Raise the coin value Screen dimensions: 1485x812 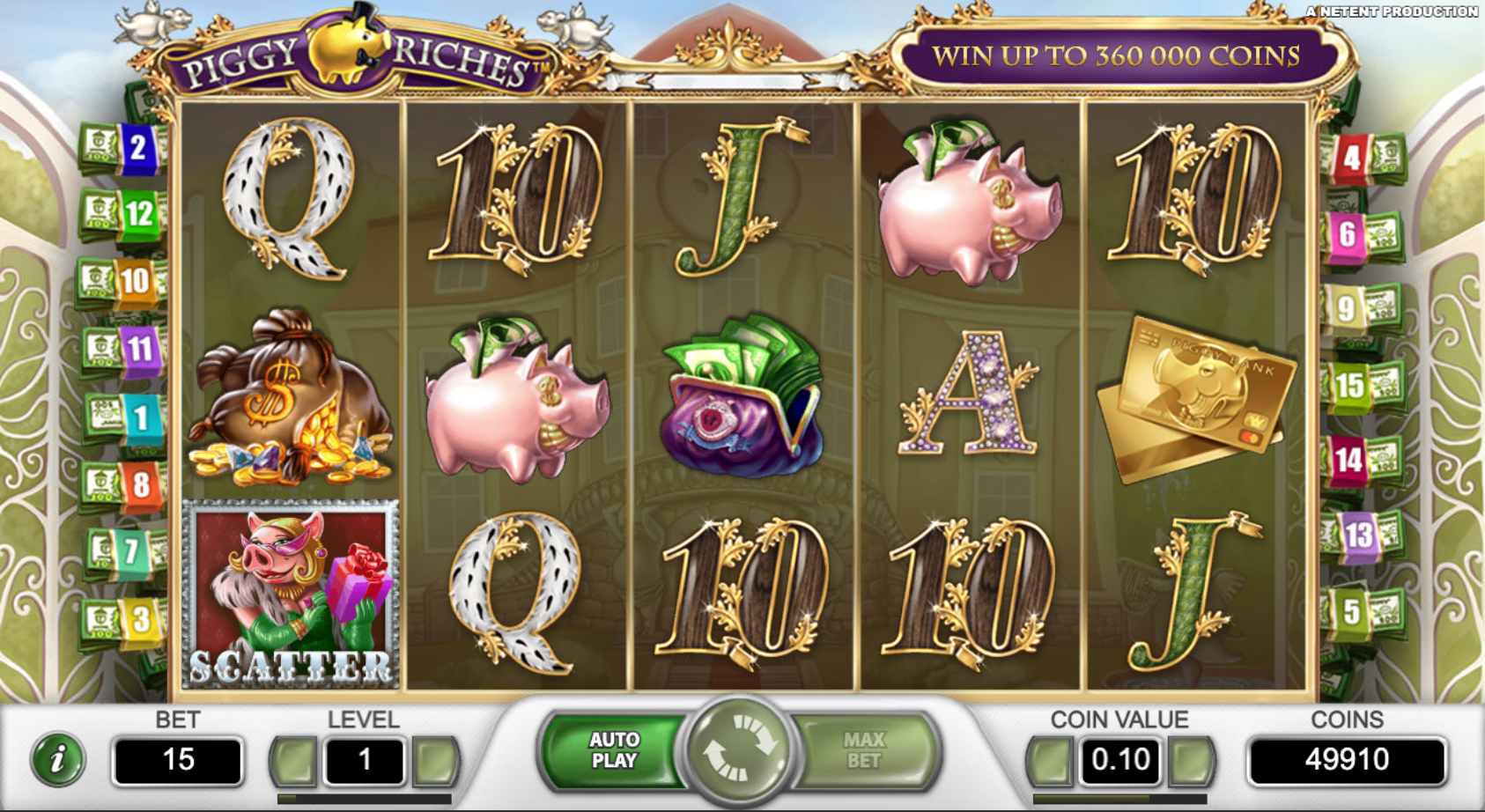tap(1192, 760)
